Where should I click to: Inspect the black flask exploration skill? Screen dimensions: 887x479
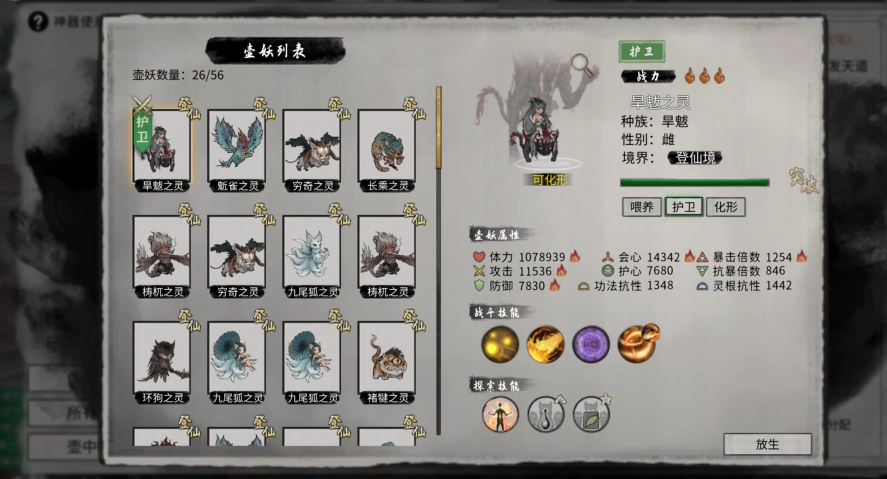546,414
